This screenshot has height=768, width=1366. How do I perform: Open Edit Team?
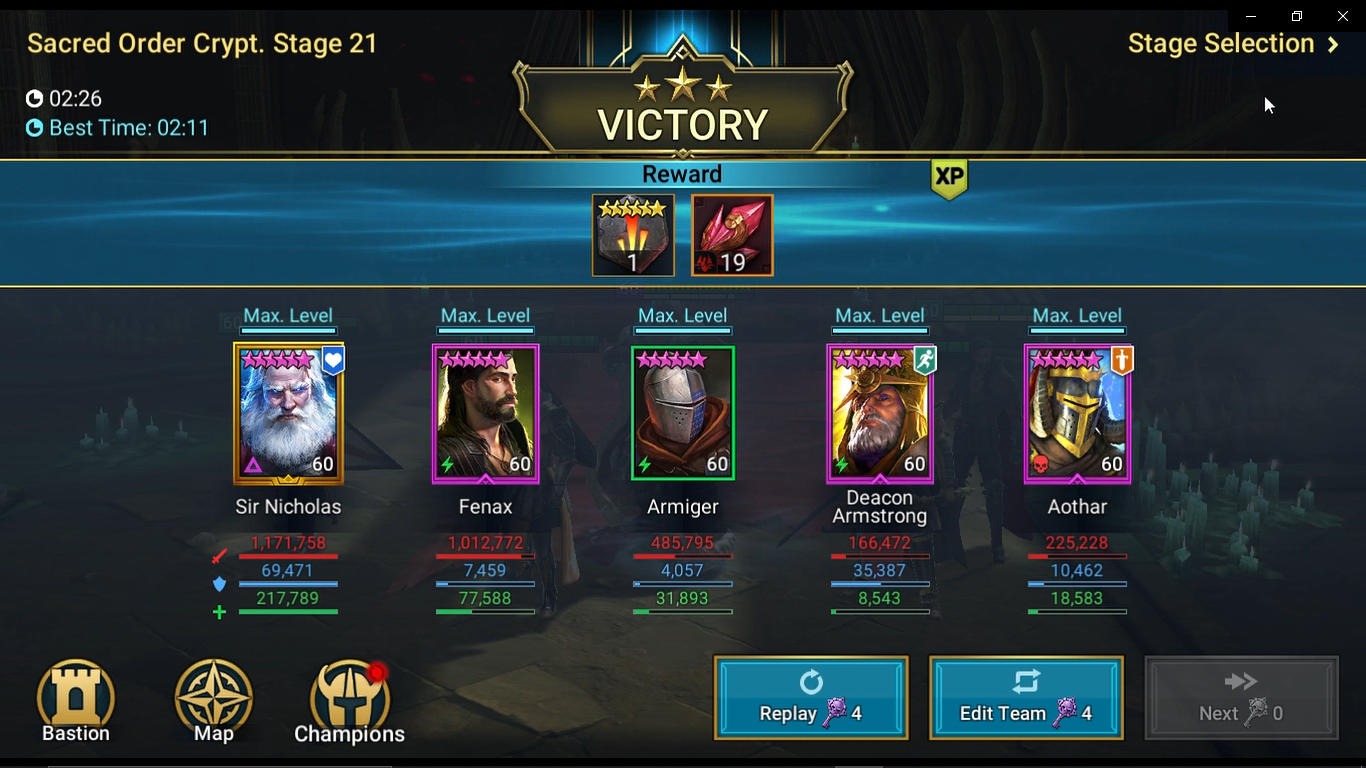[1026, 697]
